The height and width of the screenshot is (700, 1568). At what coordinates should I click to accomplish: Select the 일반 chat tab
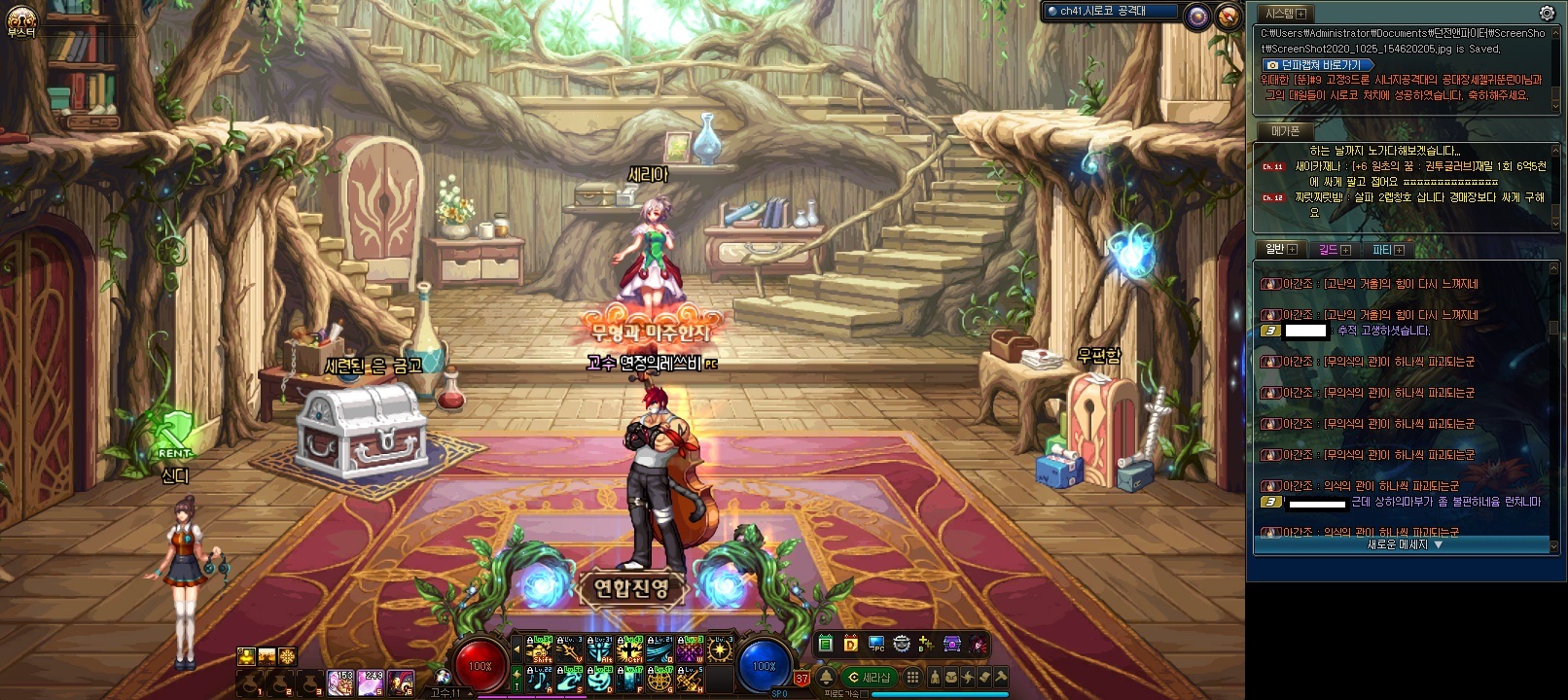point(1280,250)
